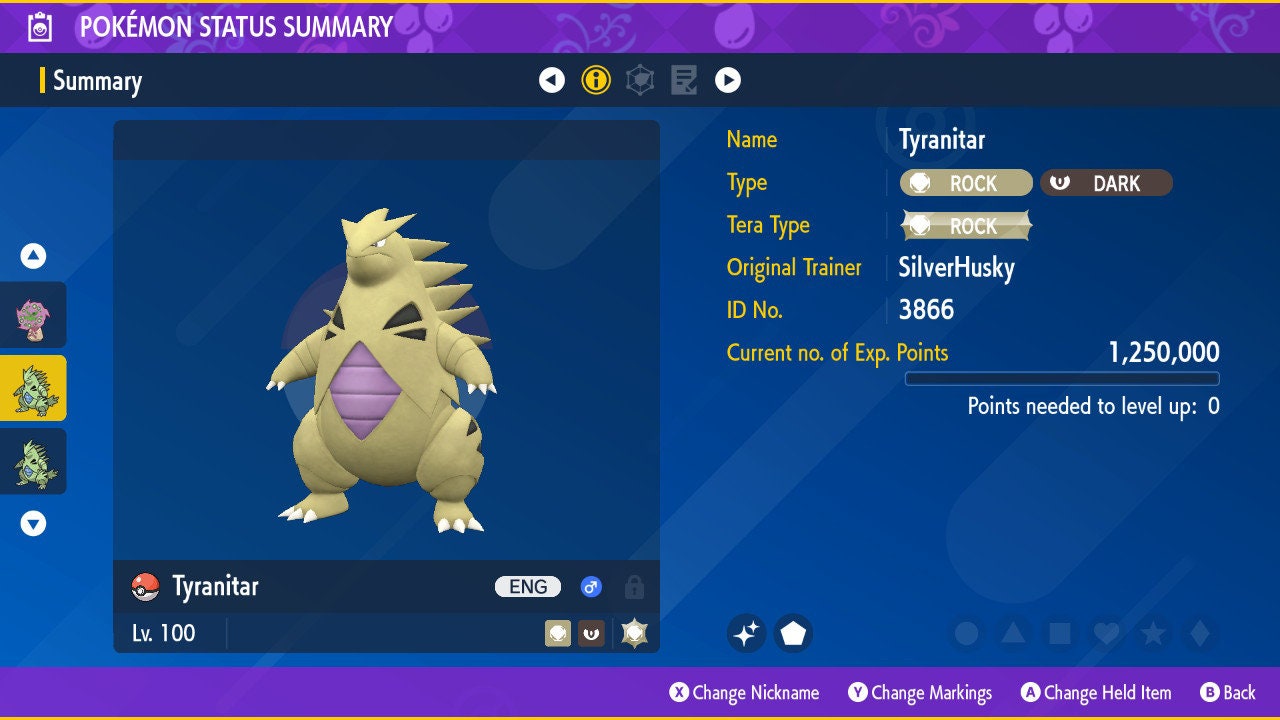This screenshot has width=1280, height=720.
Task: Click the padlock icon beside the gender symbol
Action: coord(634,587)
